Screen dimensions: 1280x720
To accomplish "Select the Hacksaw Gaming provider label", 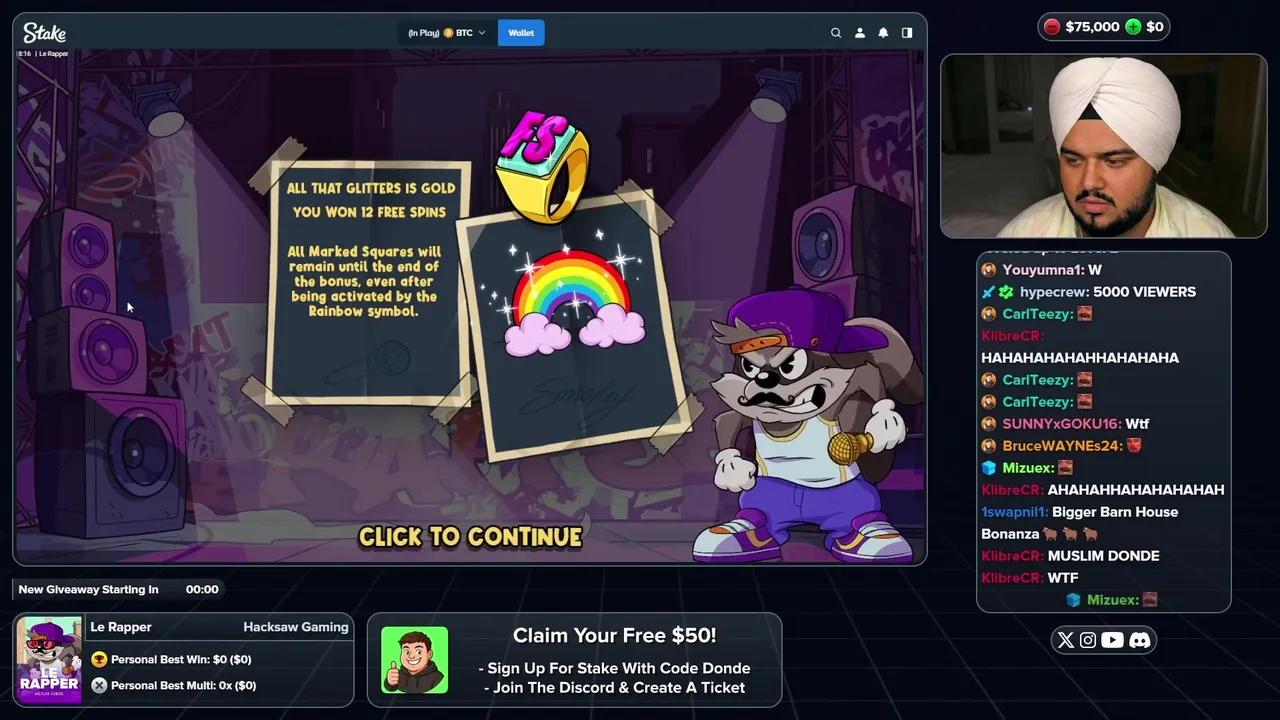I will [x=296, y=626].
